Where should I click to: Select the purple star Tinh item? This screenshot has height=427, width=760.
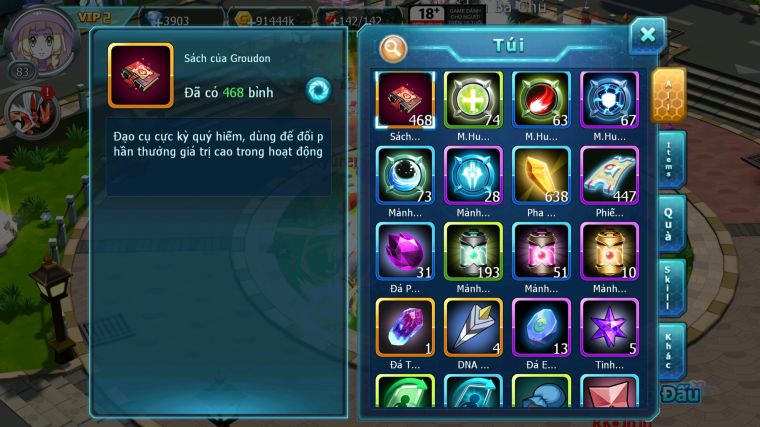tap(609, 327)
